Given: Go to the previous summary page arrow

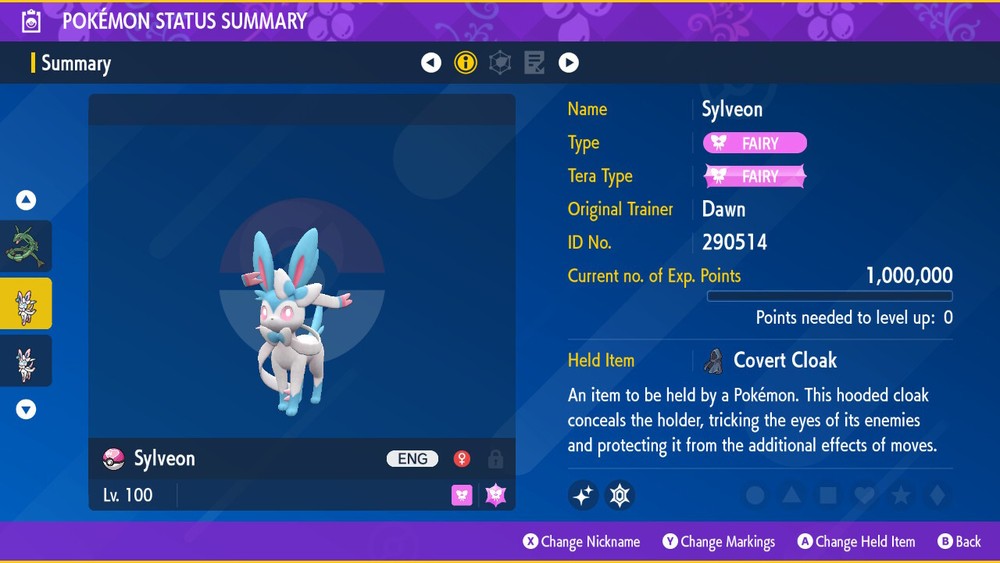Looking at the screenshot, I should (431, 63).
